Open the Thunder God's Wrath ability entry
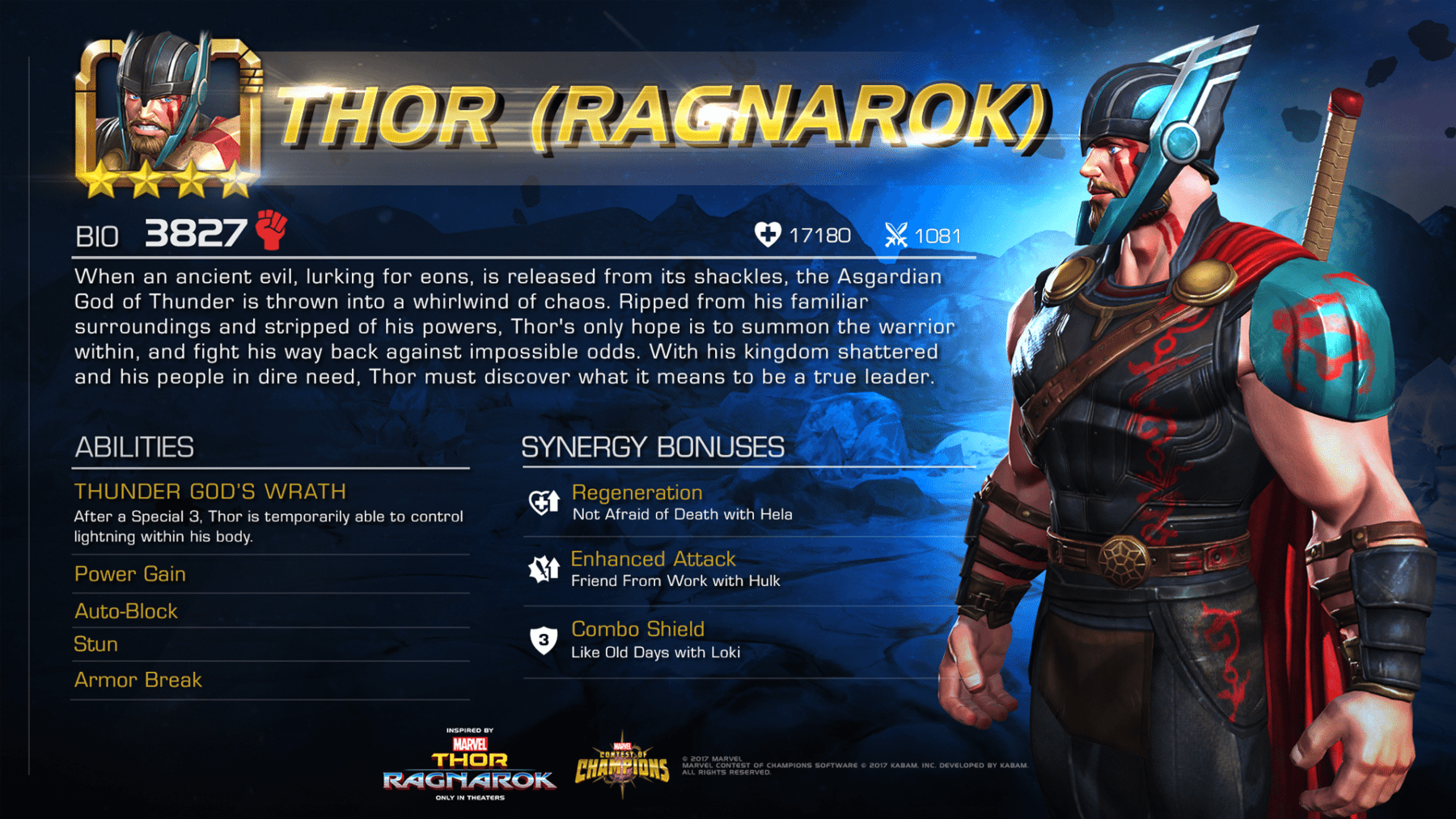This screenshot has height=819, width=1456. coord(210,492)
